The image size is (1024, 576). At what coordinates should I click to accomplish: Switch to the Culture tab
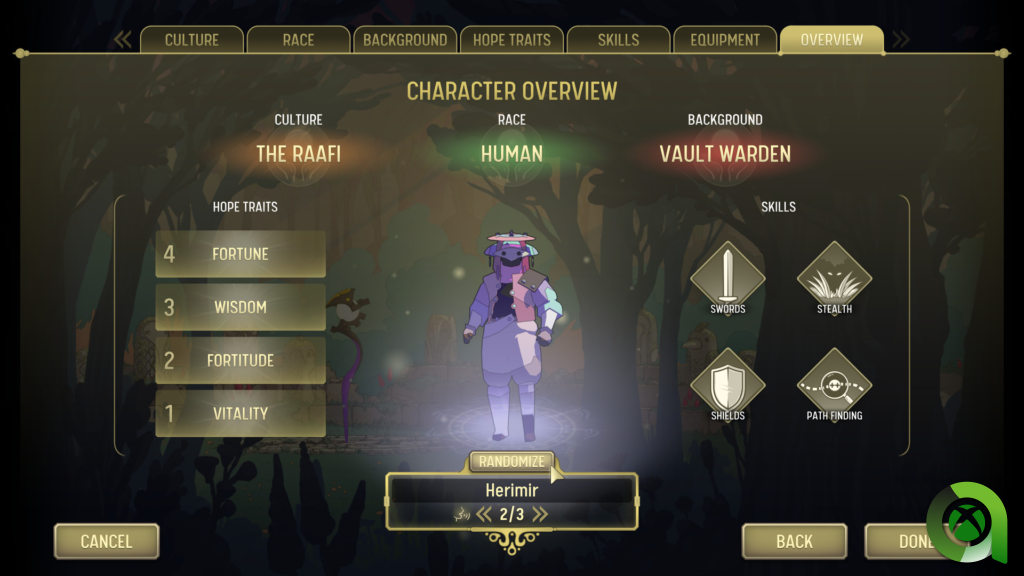pyautogui.click(x=192, y=40)
